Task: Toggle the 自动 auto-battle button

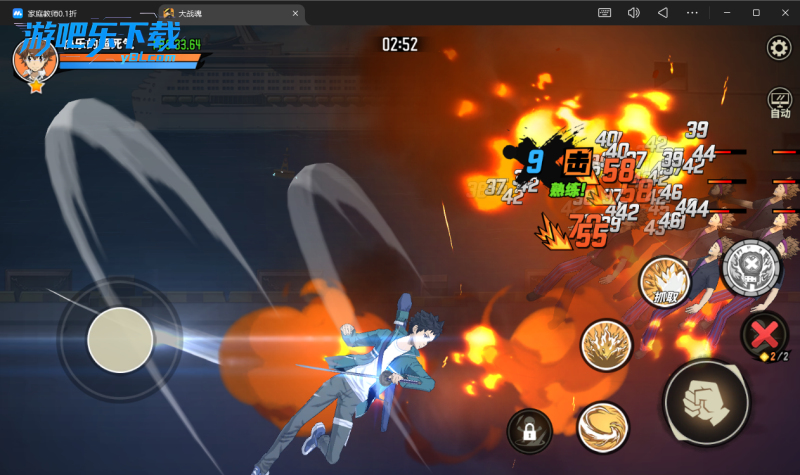Action: pyautogui.click(x=779, y=103)
